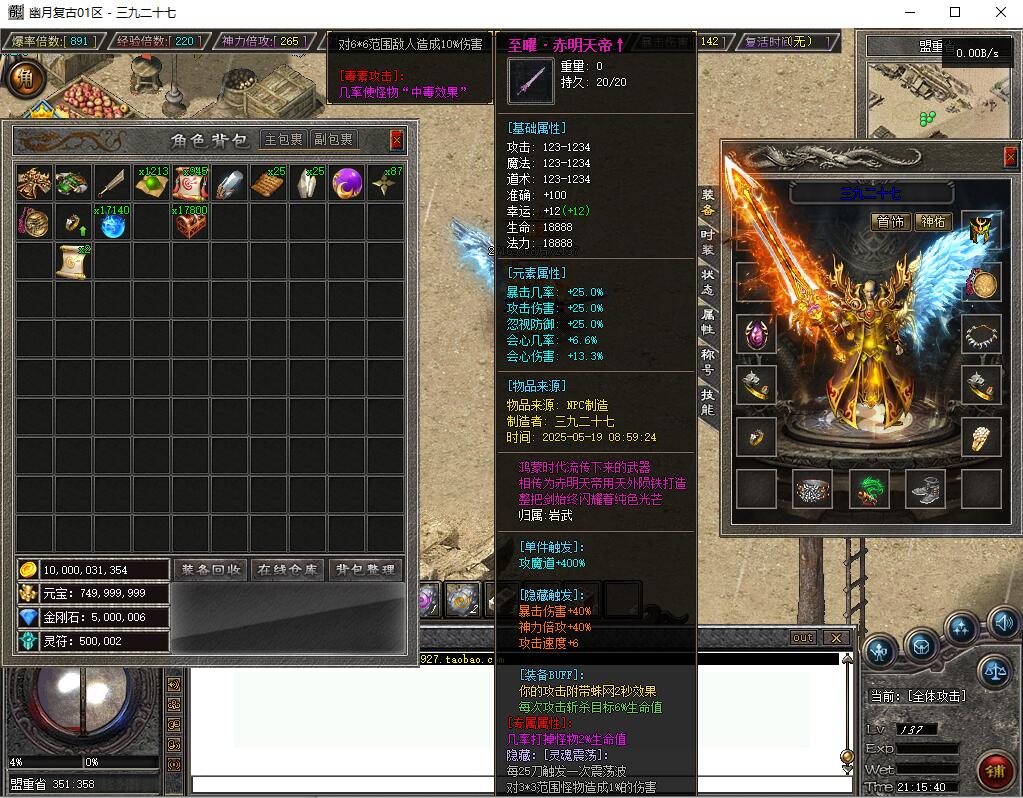
Task: Select the purple moon orb item
Action: (346, 183)
